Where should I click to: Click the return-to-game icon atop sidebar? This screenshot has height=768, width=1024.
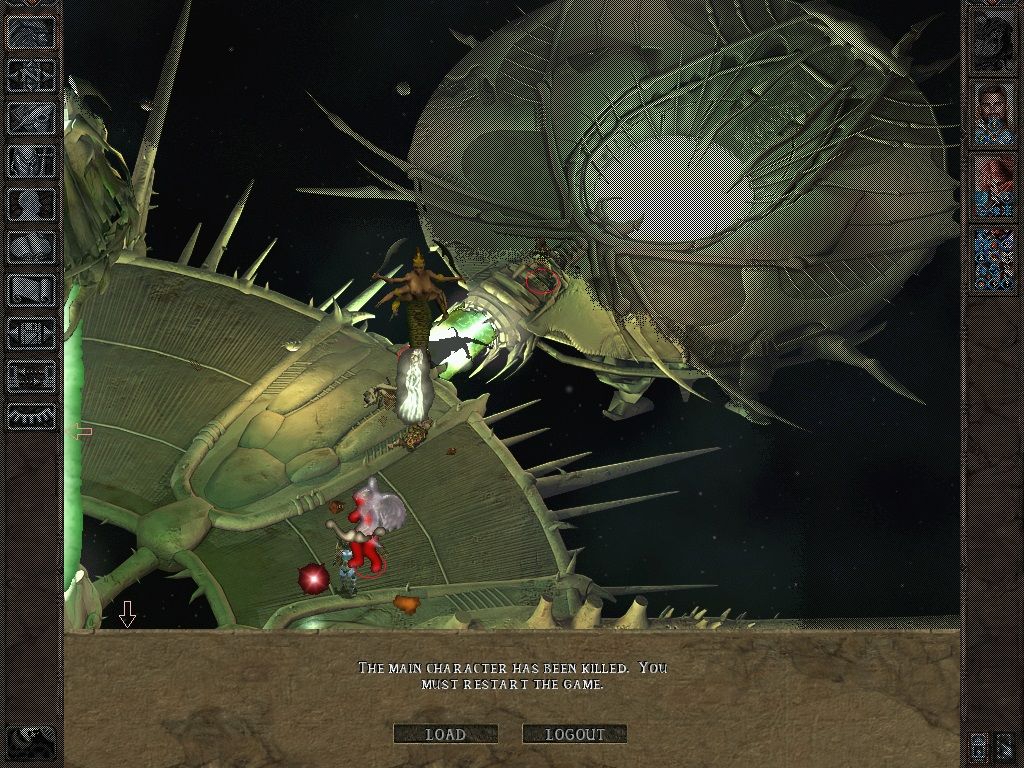(32, 32)
